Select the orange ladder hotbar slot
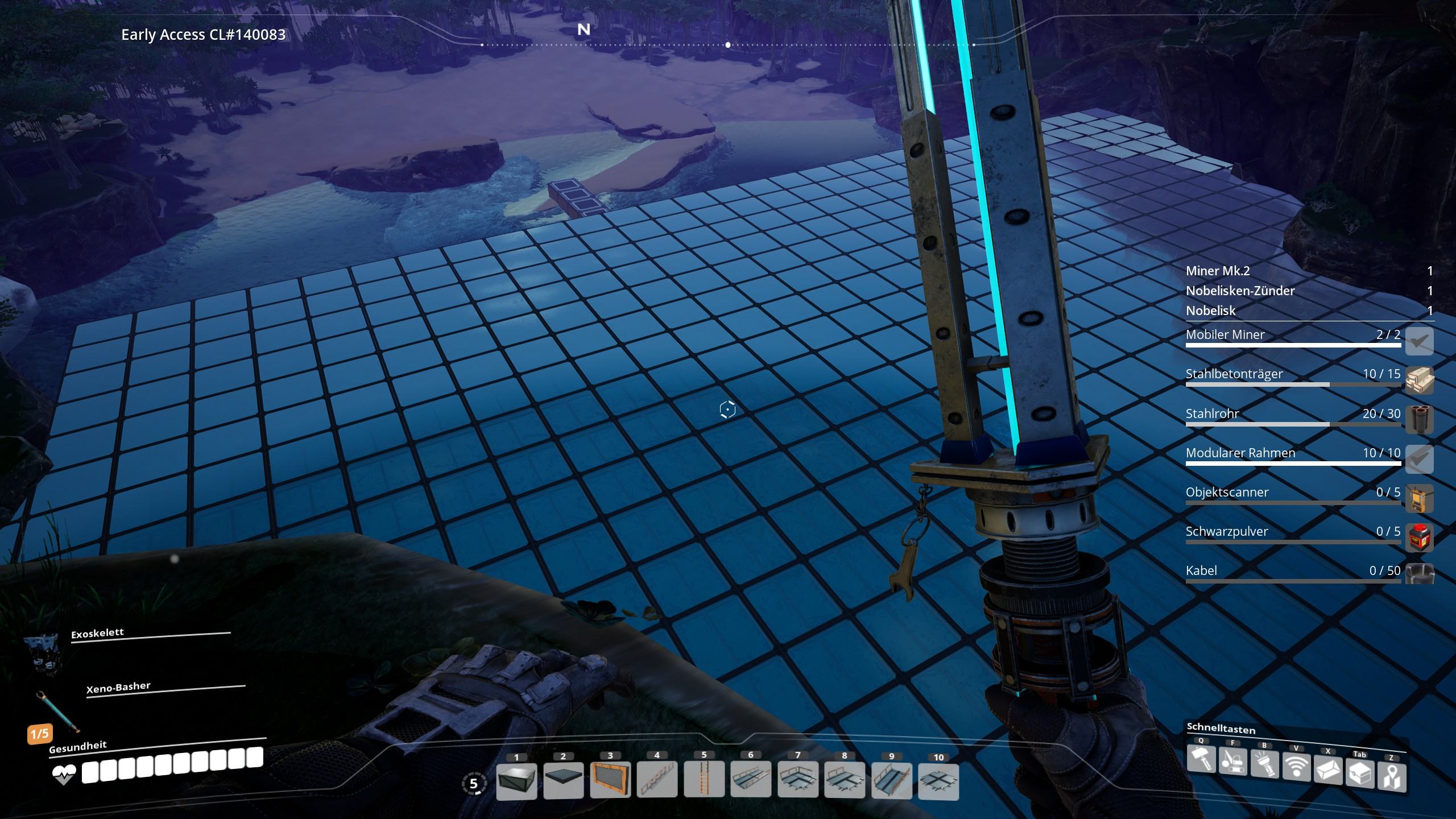The image size is (1456, 819). (704, 780)
